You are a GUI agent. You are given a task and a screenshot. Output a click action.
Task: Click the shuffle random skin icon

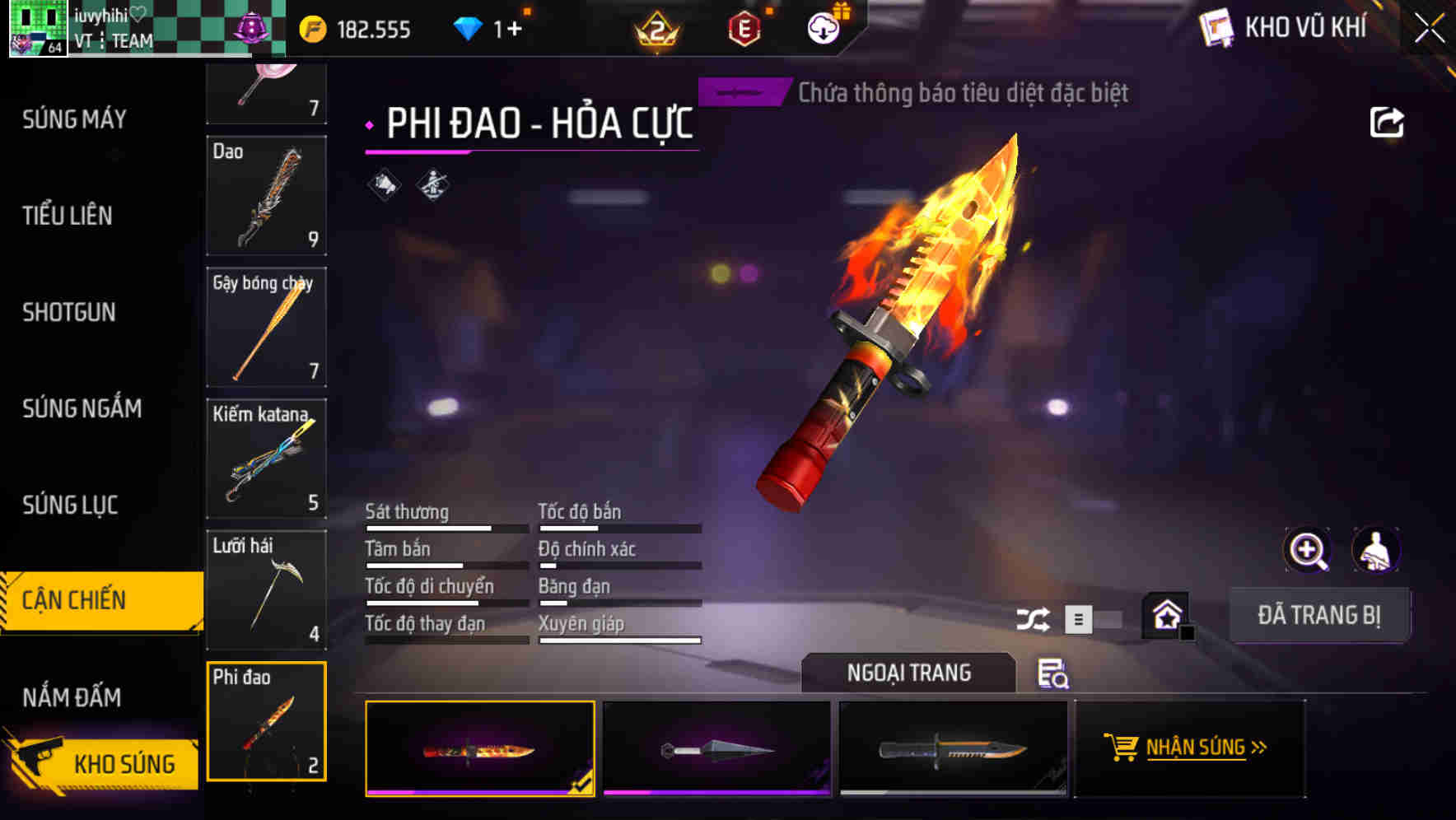[x=1032, y=617]
